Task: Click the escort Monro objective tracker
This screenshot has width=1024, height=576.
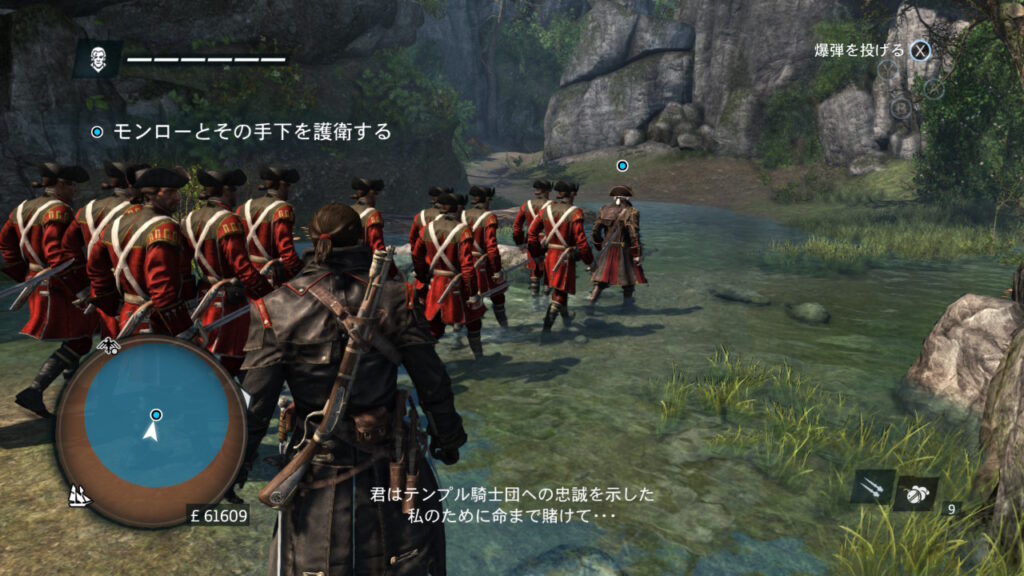Action: coord(242,131)
